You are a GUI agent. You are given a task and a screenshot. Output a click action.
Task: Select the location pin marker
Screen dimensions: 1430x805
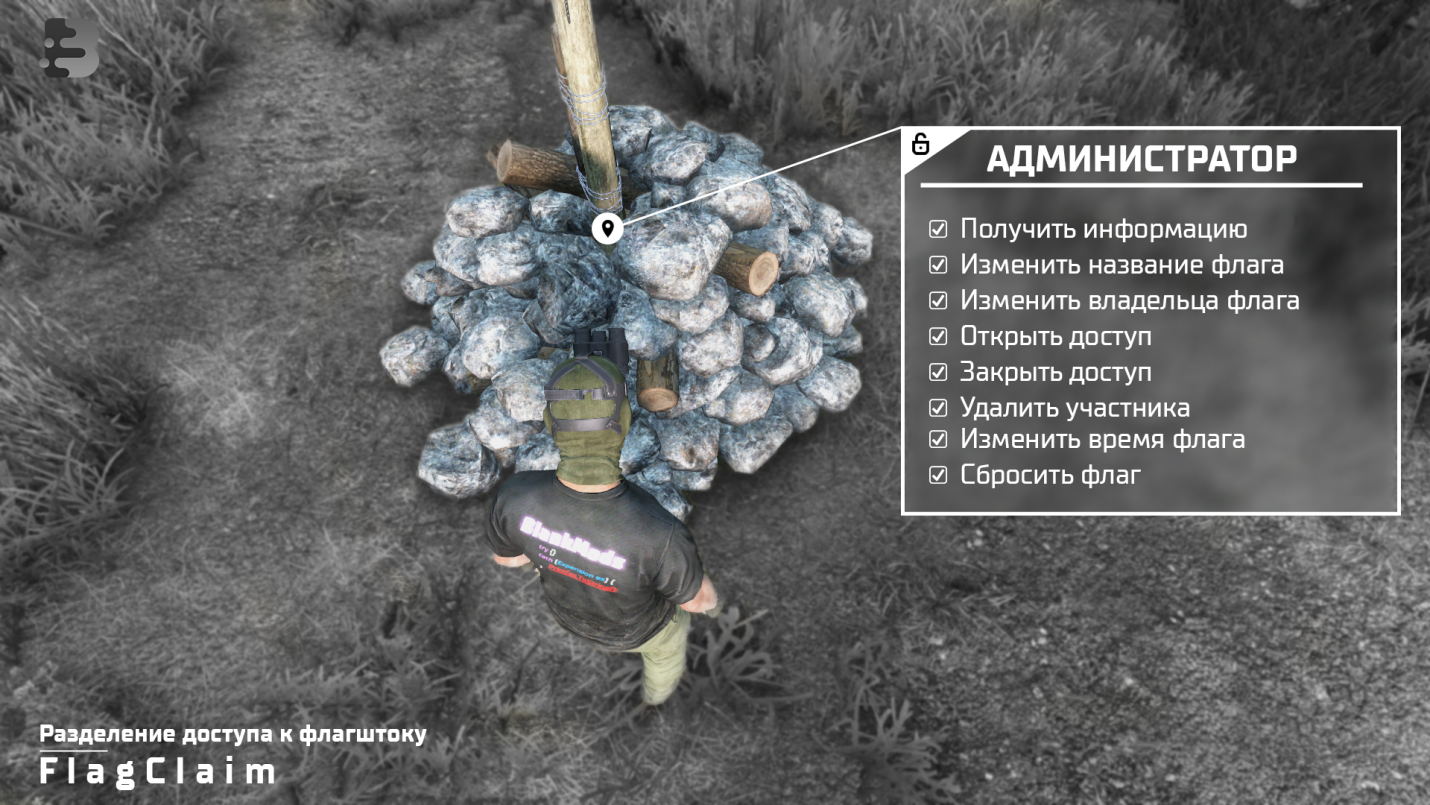pyautogui.click(x=607, y=227)
